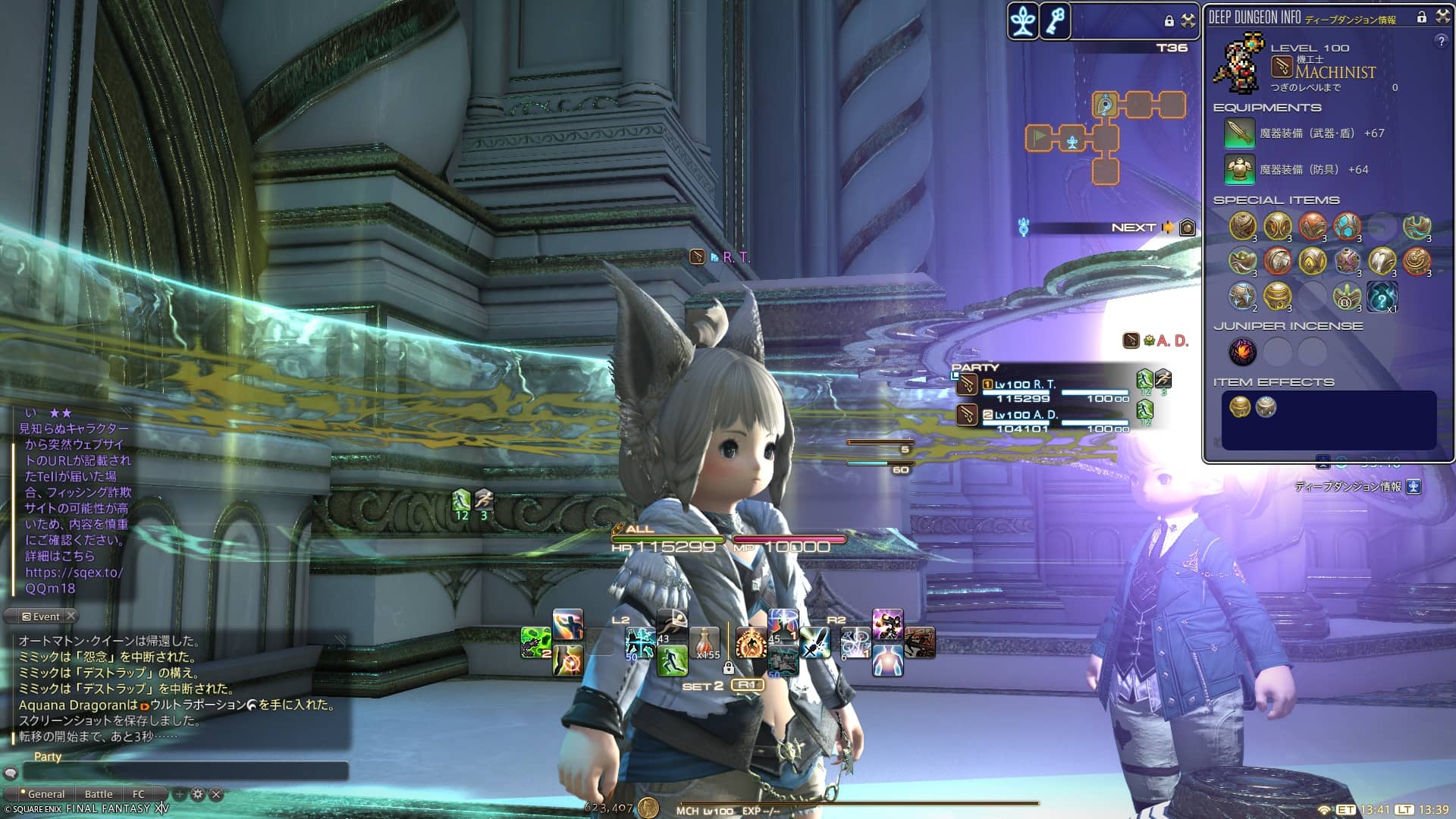Close the Event chat tab
Viewport: 1456px width, 819px height.
click(x=71, y=616)
